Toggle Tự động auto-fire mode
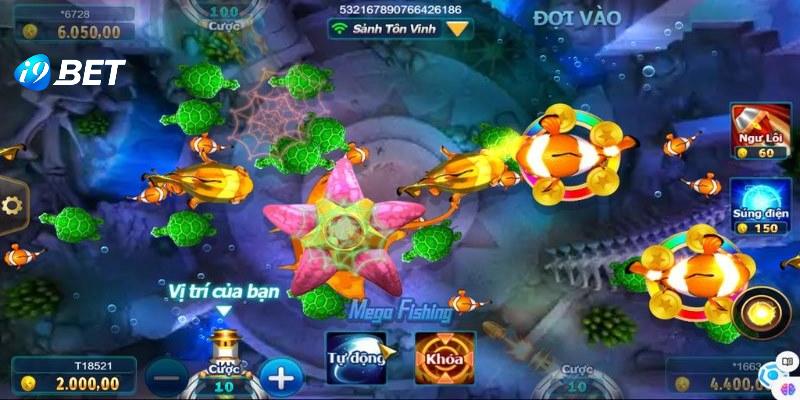800x400 pixels. [356, 358]
